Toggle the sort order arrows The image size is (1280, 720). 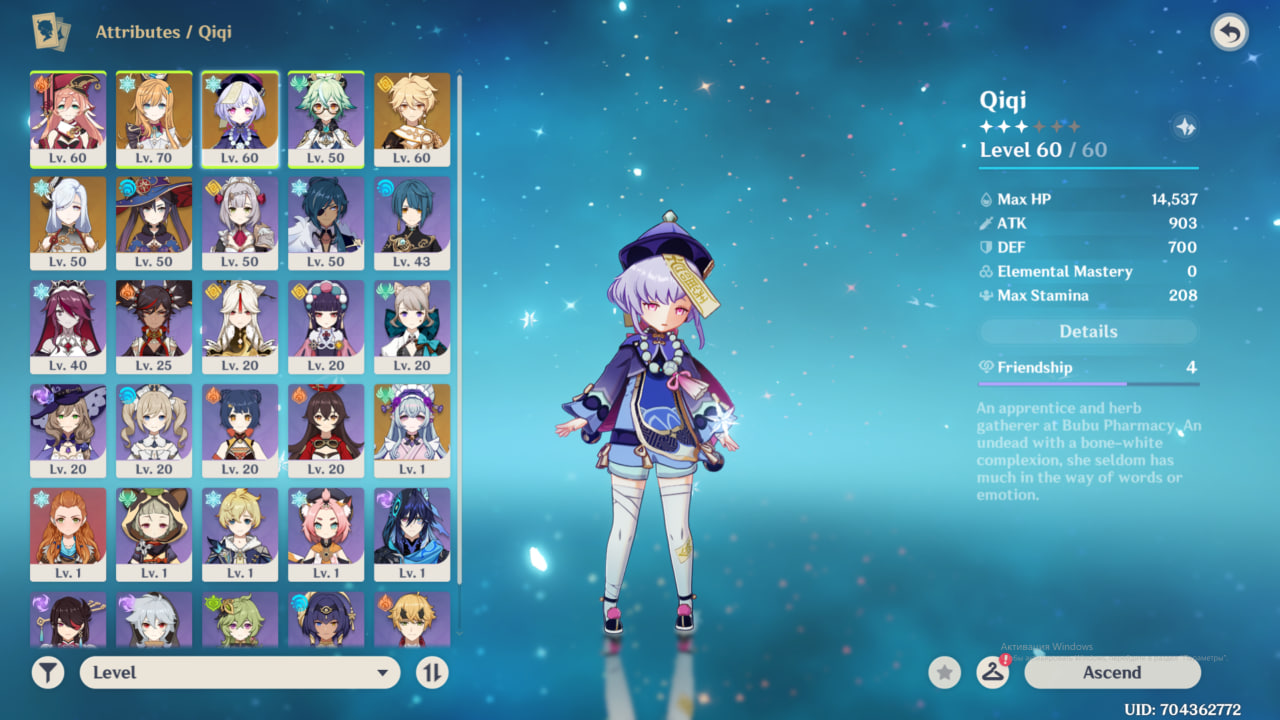(432, 673)
